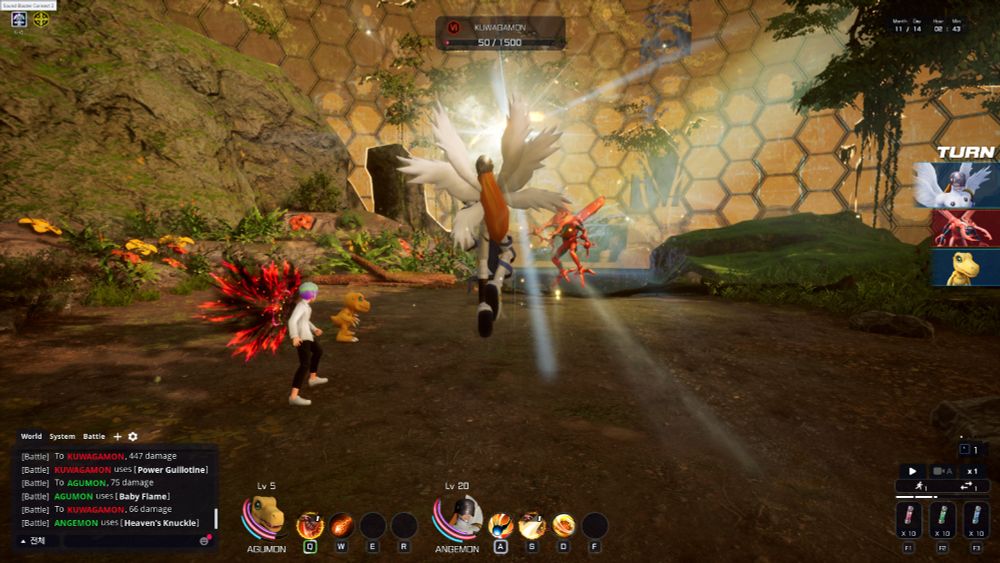Screen dimensions: 1000x563
Task: Open the System chat tab
Action: tap(62, 436)
